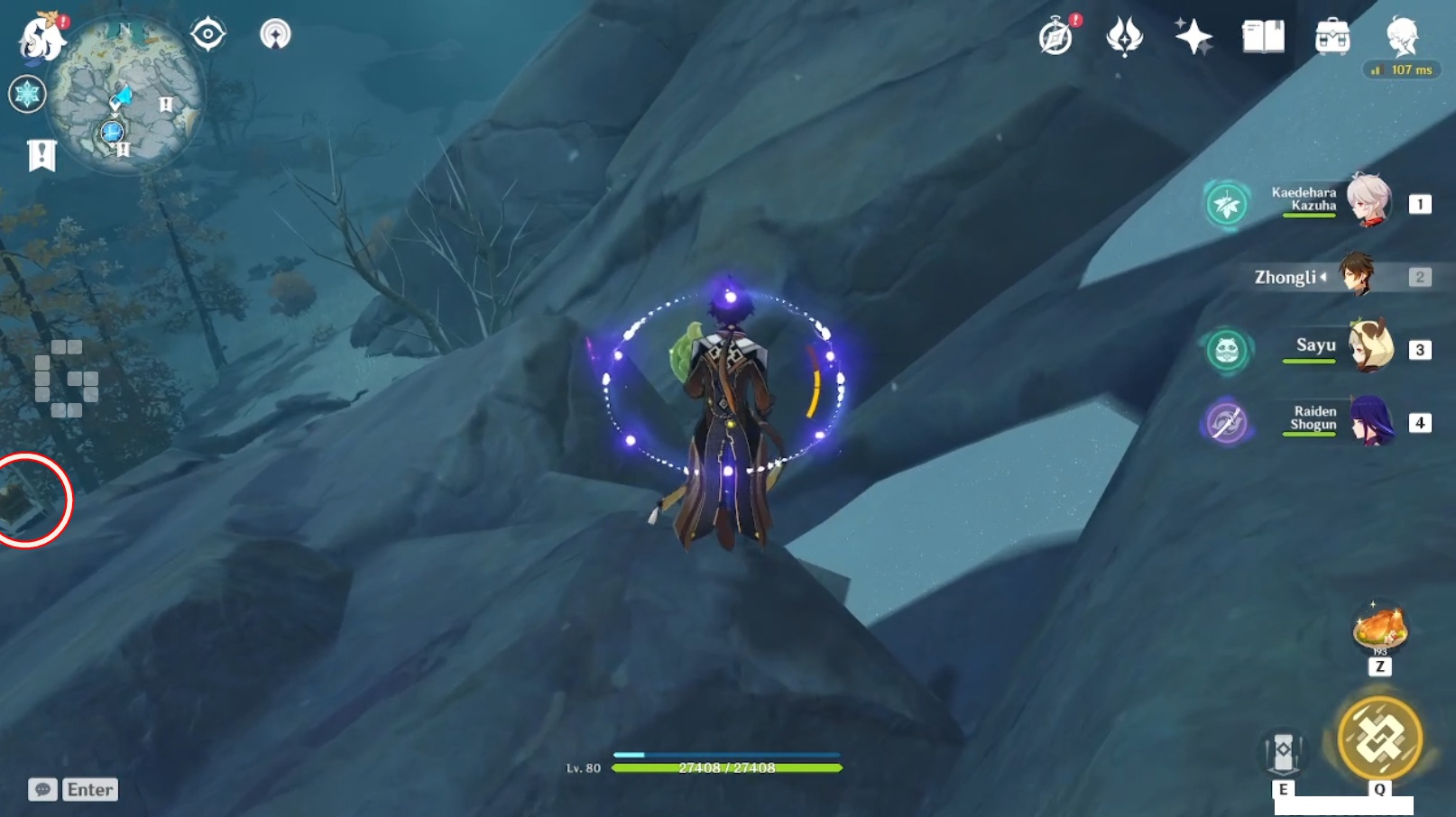Screen dimensions: 1456x817
Task: Switch to Kaedehara Kazuha
Action: pyautogui.click(x=1367, y=201)
